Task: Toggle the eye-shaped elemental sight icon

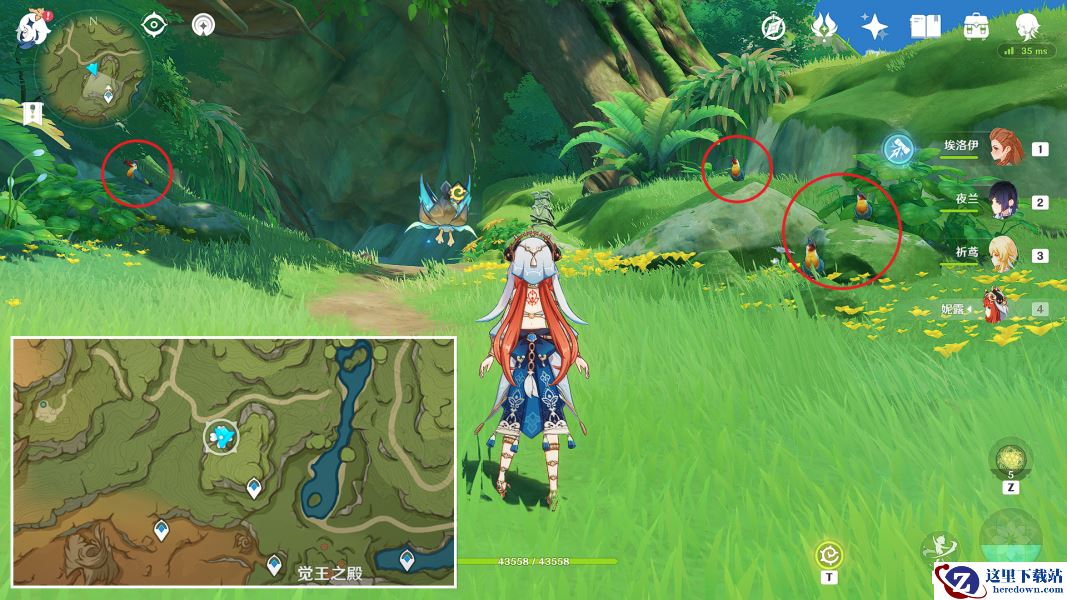Action: coord(154,24)
